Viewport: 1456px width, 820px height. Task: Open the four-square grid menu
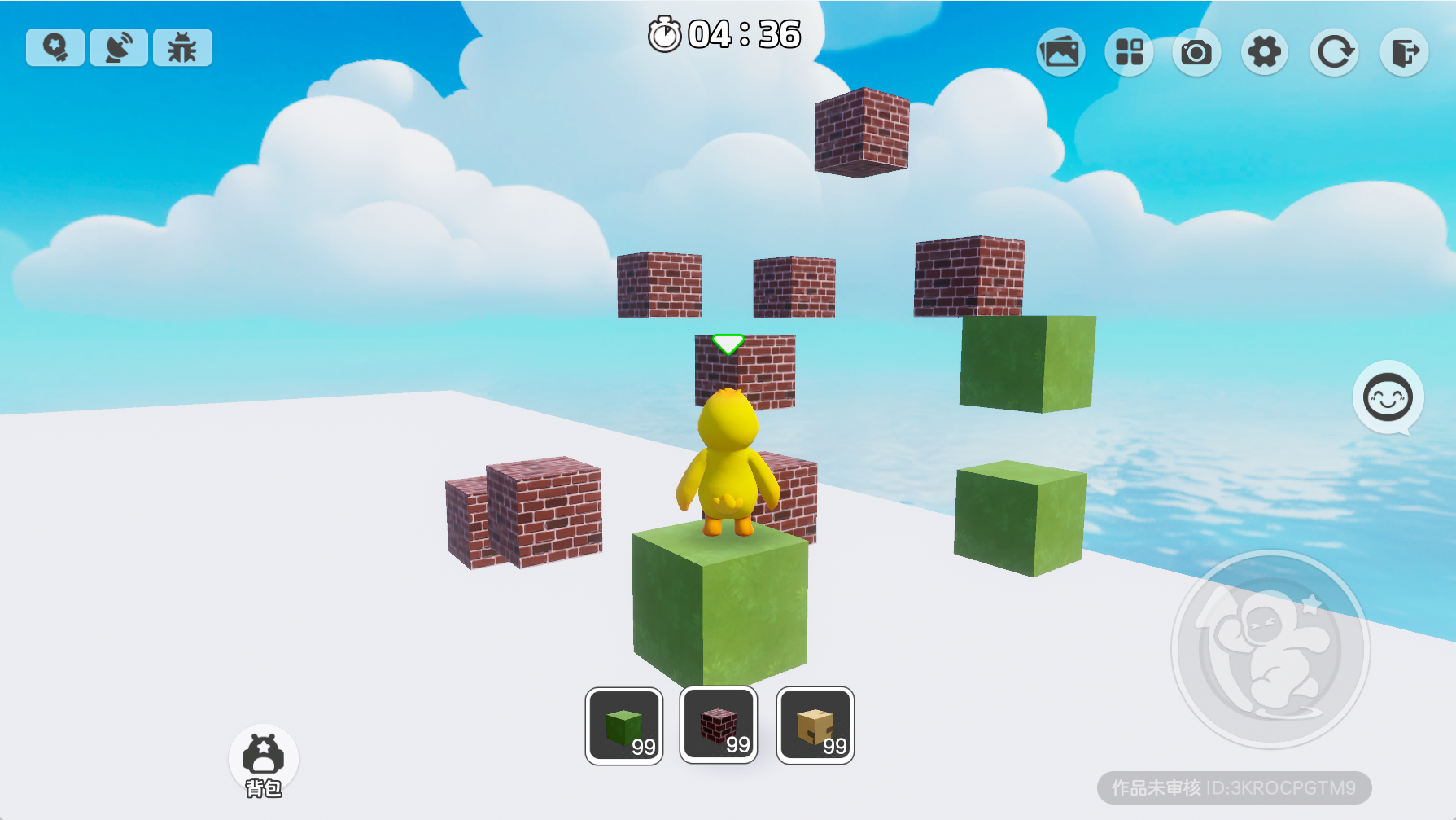pyautogui.click(x=1129, y=53)
